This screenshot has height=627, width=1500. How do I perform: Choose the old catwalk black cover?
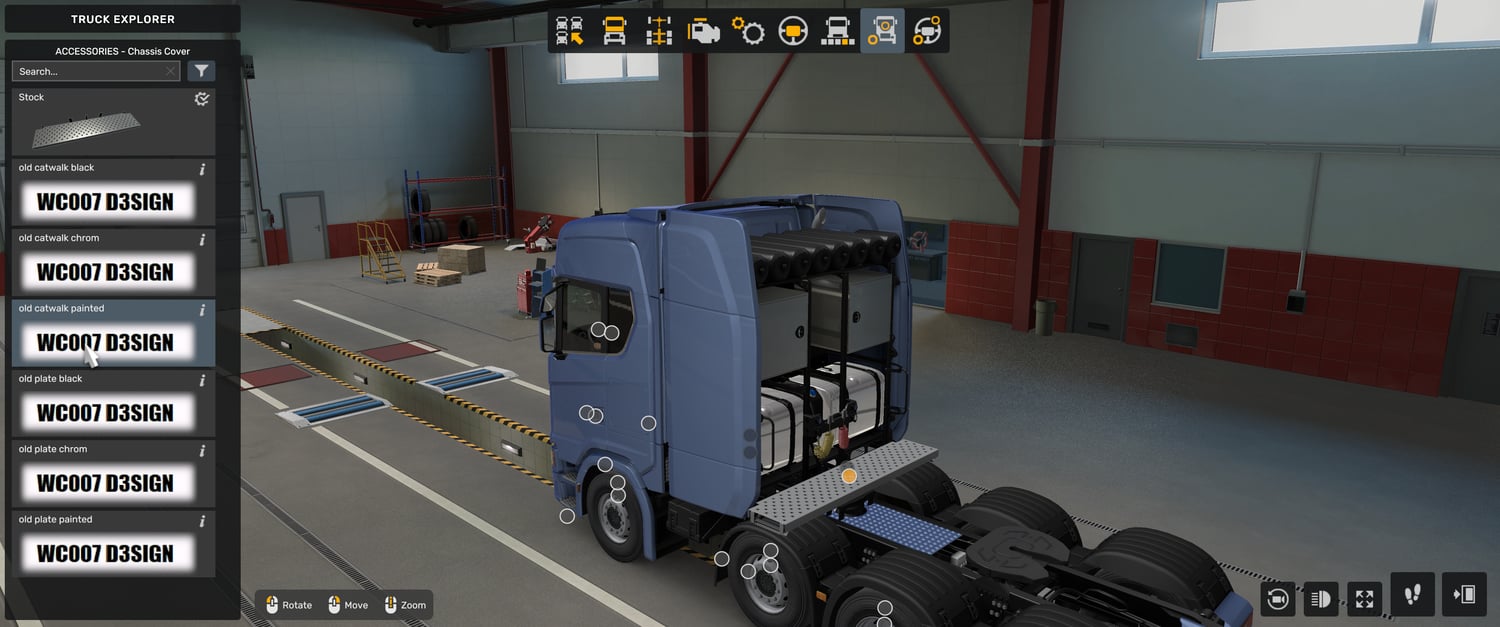[x=113, y=193]
